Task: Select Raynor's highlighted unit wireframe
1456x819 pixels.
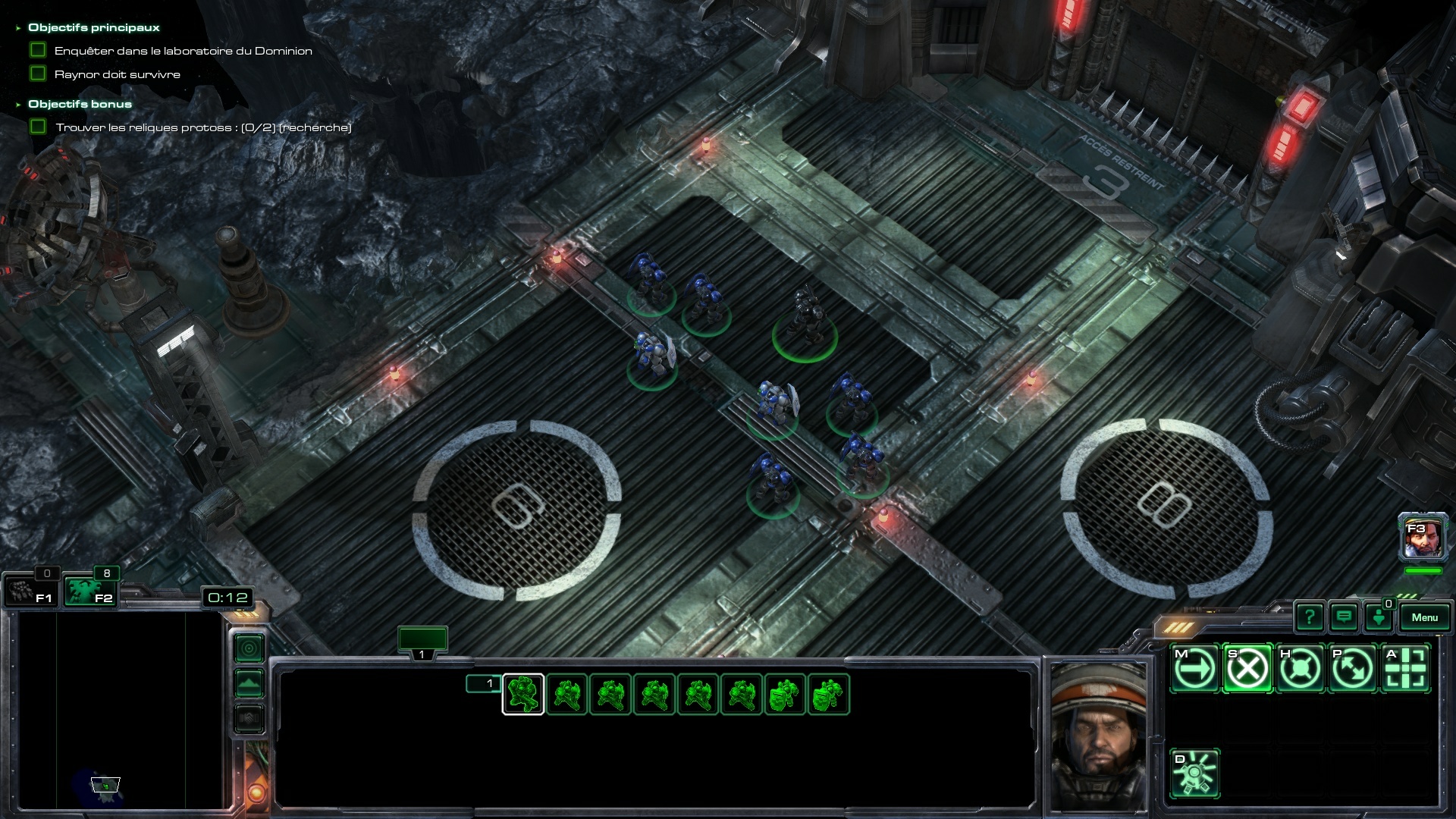Action: click(x=523, y=694)
